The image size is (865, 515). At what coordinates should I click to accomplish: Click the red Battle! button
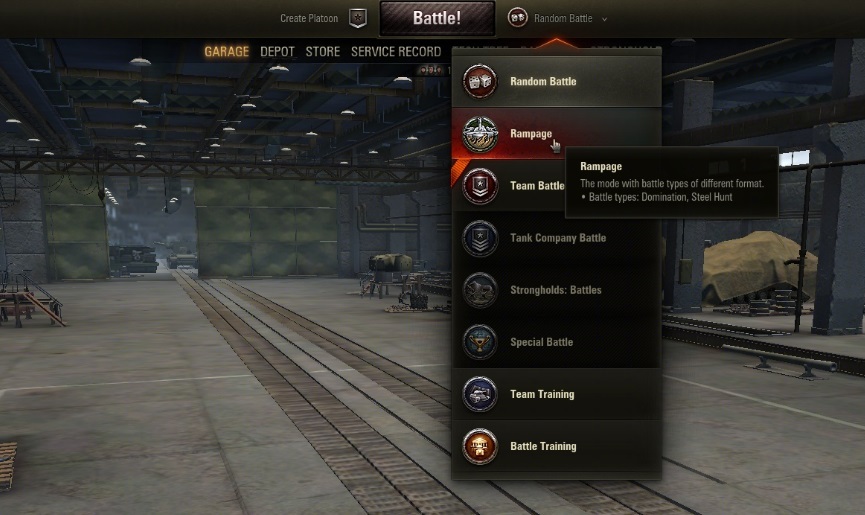click(436, 18)
